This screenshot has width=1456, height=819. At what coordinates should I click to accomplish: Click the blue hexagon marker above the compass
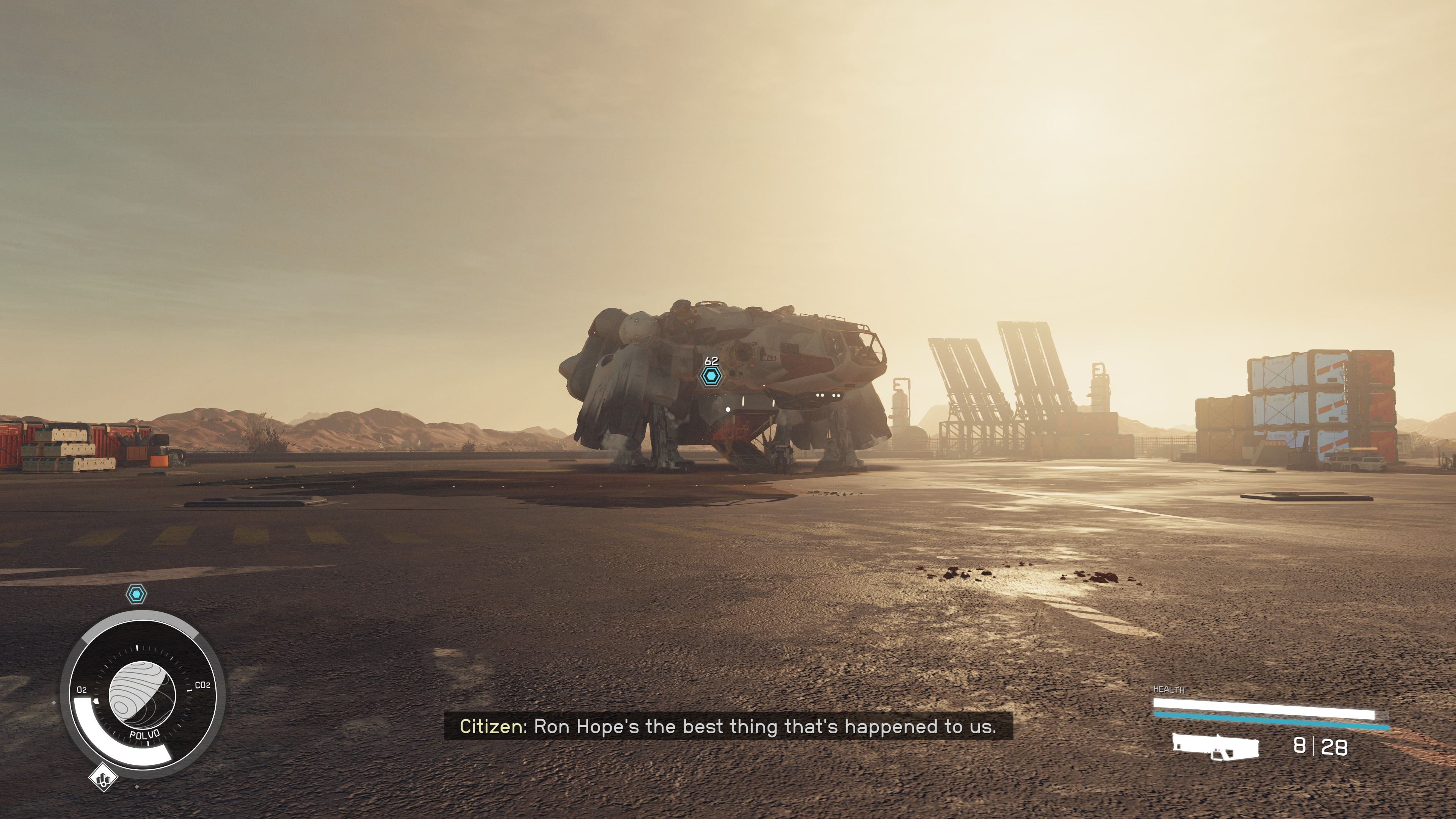pyautogui.click(x=136, y=594)
